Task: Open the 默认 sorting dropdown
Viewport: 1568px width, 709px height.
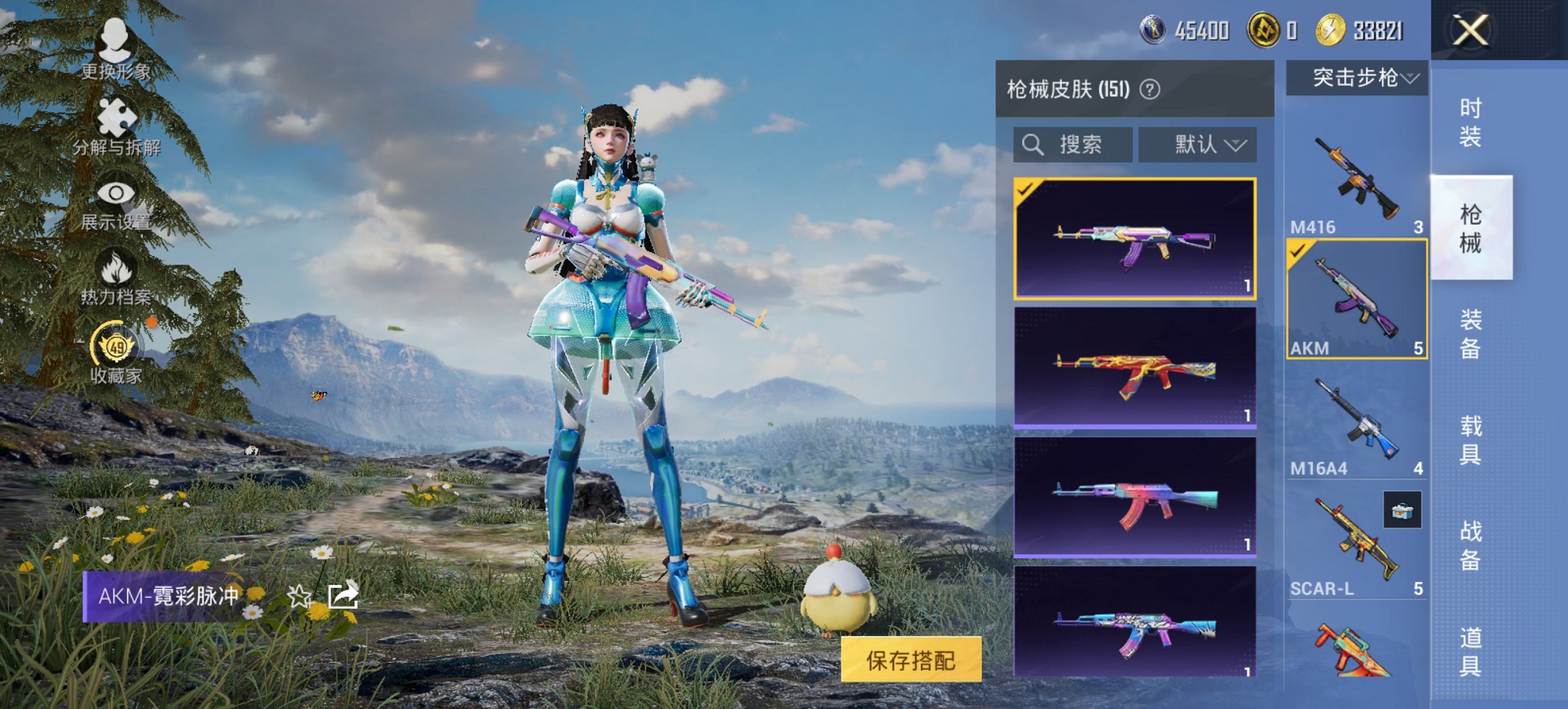Action: pyautogui.click(x=1197, y=144)
